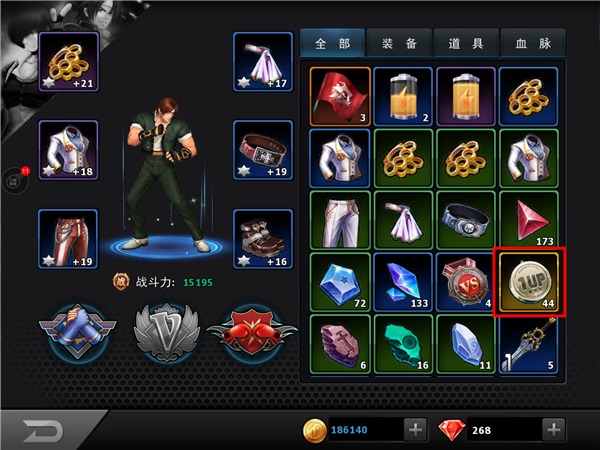Inspect the equipped boots +16 slot
Viewport: 600px width, 450px height.
(x=262, y=239)
